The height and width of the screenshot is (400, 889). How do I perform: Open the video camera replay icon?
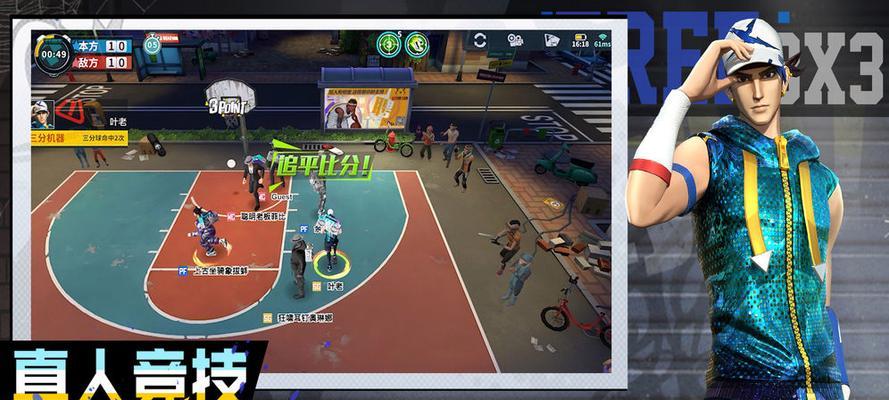516,41
